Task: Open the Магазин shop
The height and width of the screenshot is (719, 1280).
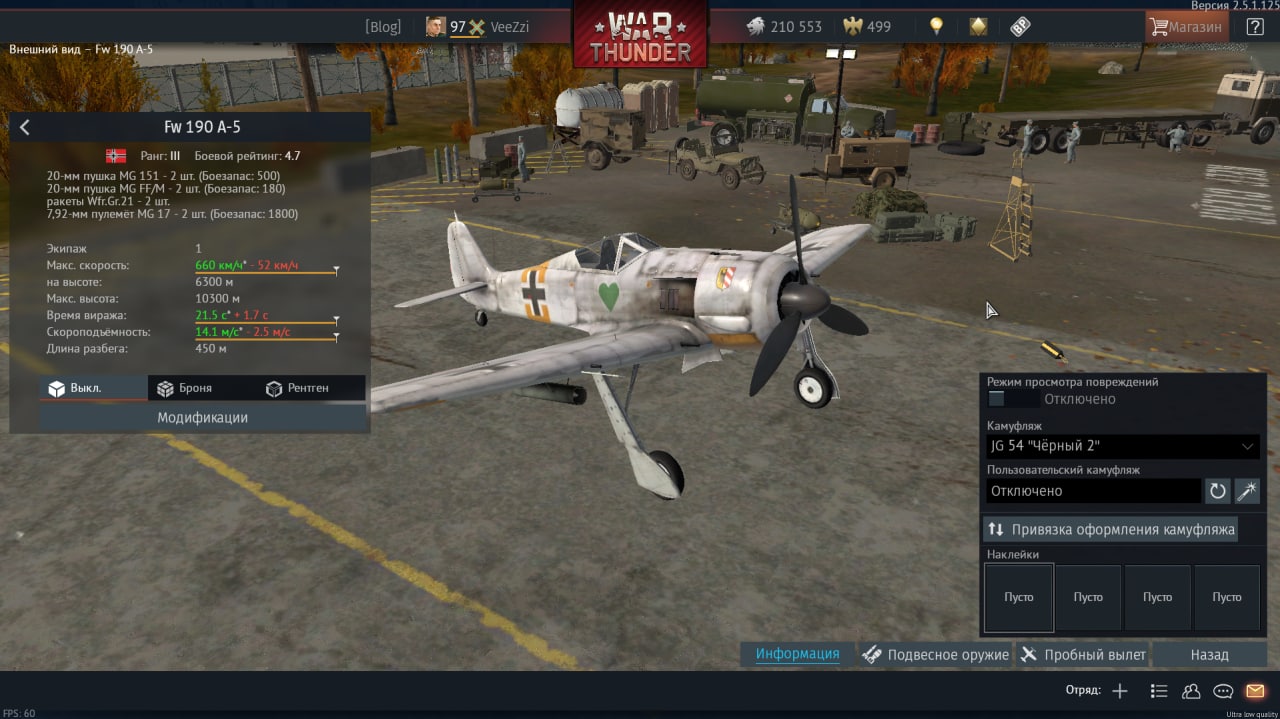Action: (x=1186, y=27)
